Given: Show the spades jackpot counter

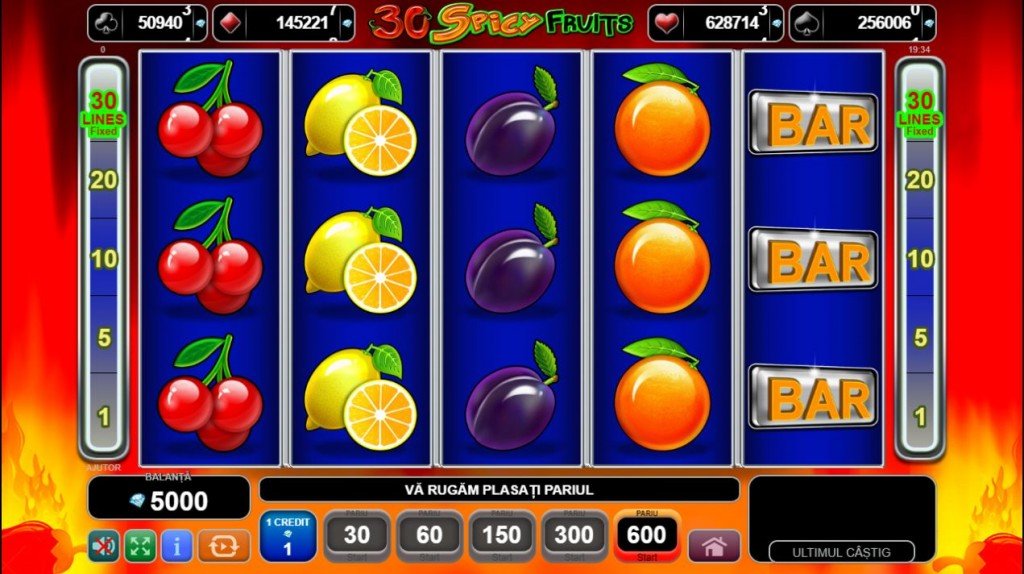Looking at the screenshot, I should [x=862, y=23].
